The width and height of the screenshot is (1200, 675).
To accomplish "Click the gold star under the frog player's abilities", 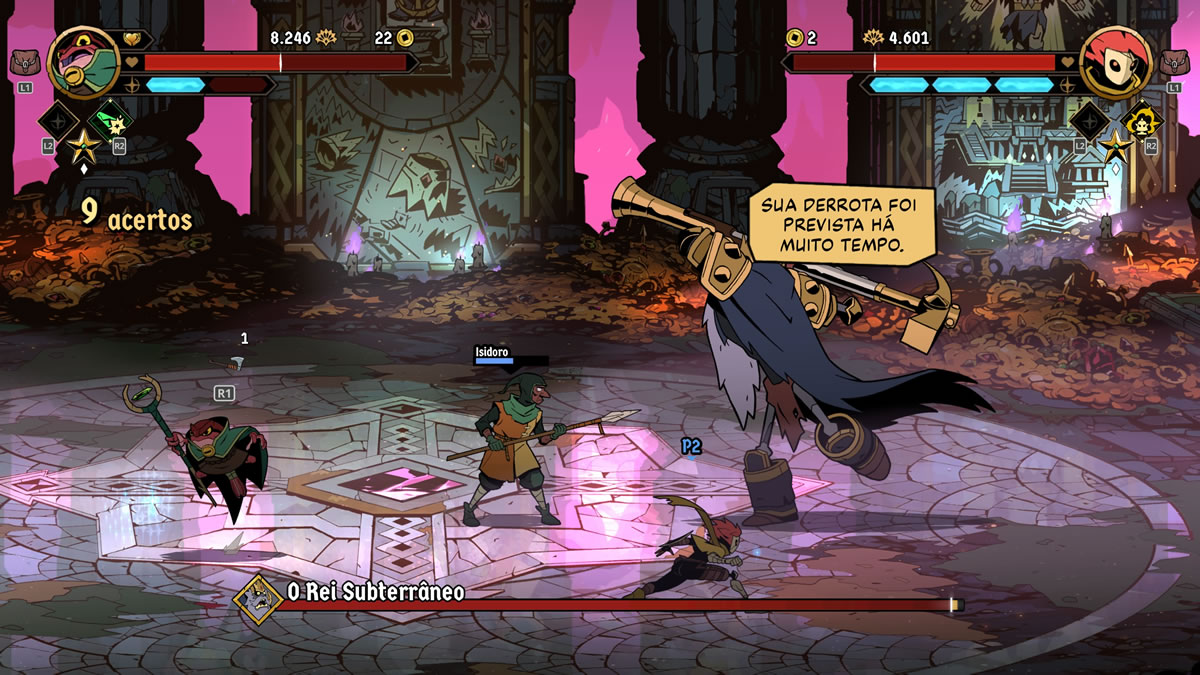I will click(x=82, y=147).
